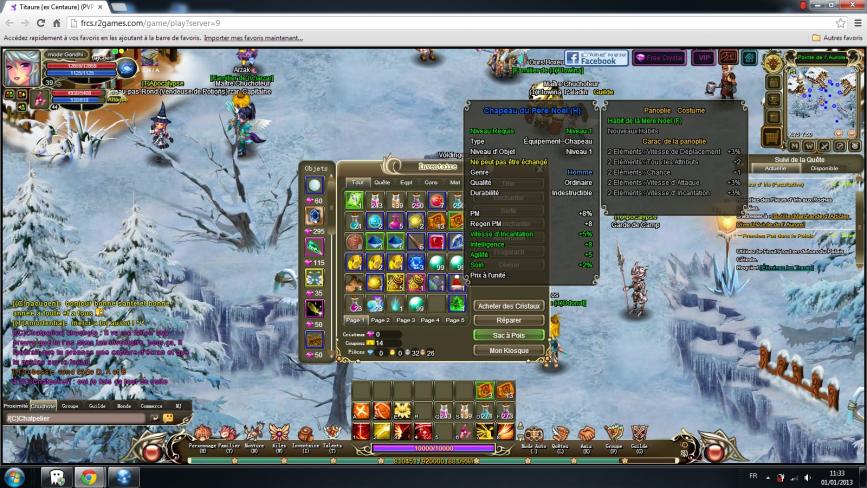
Task: Open the Facebook like button
Action: tap(596, 59)
